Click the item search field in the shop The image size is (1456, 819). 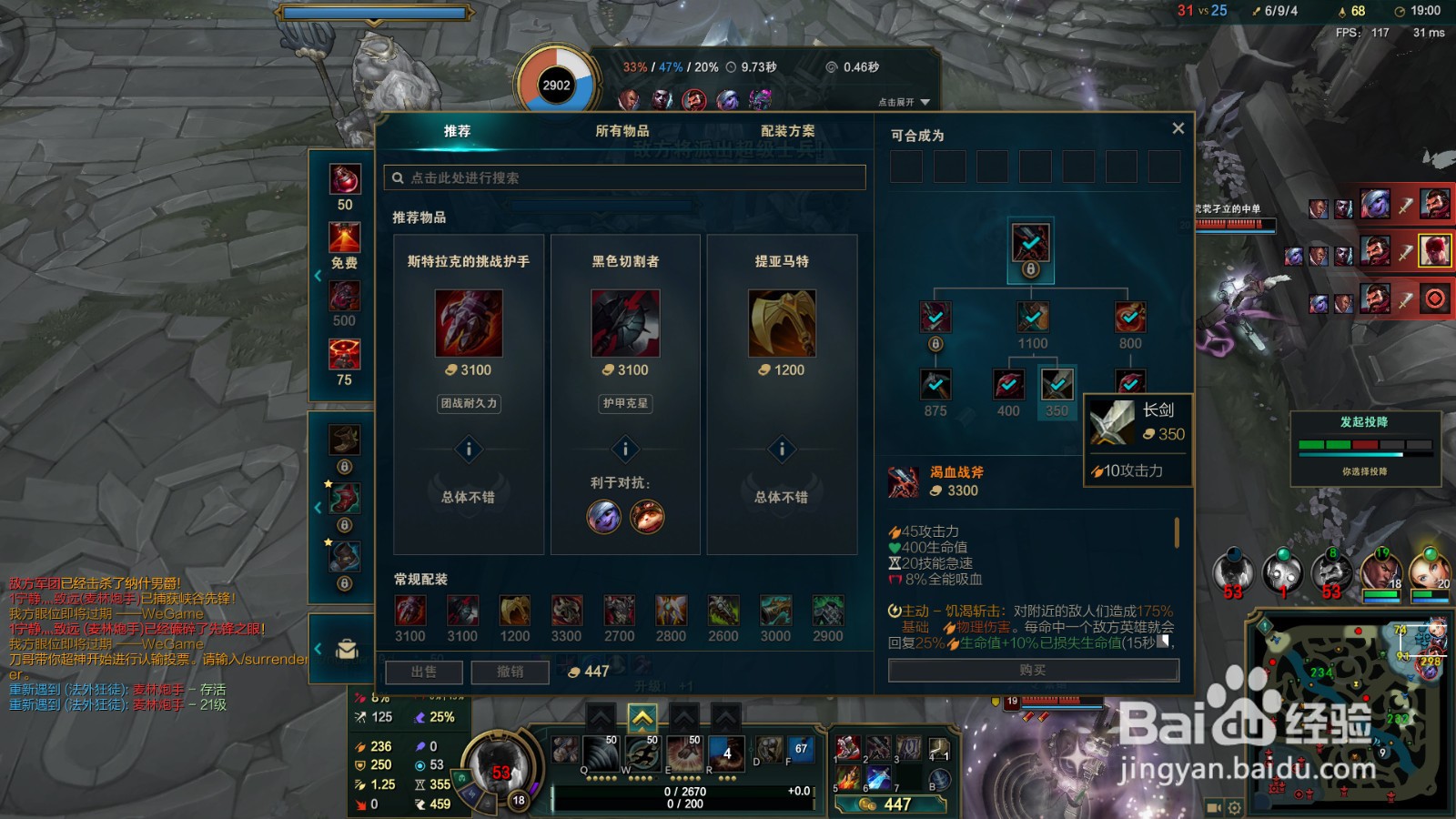pyautogui.click(x=628, y=177)
